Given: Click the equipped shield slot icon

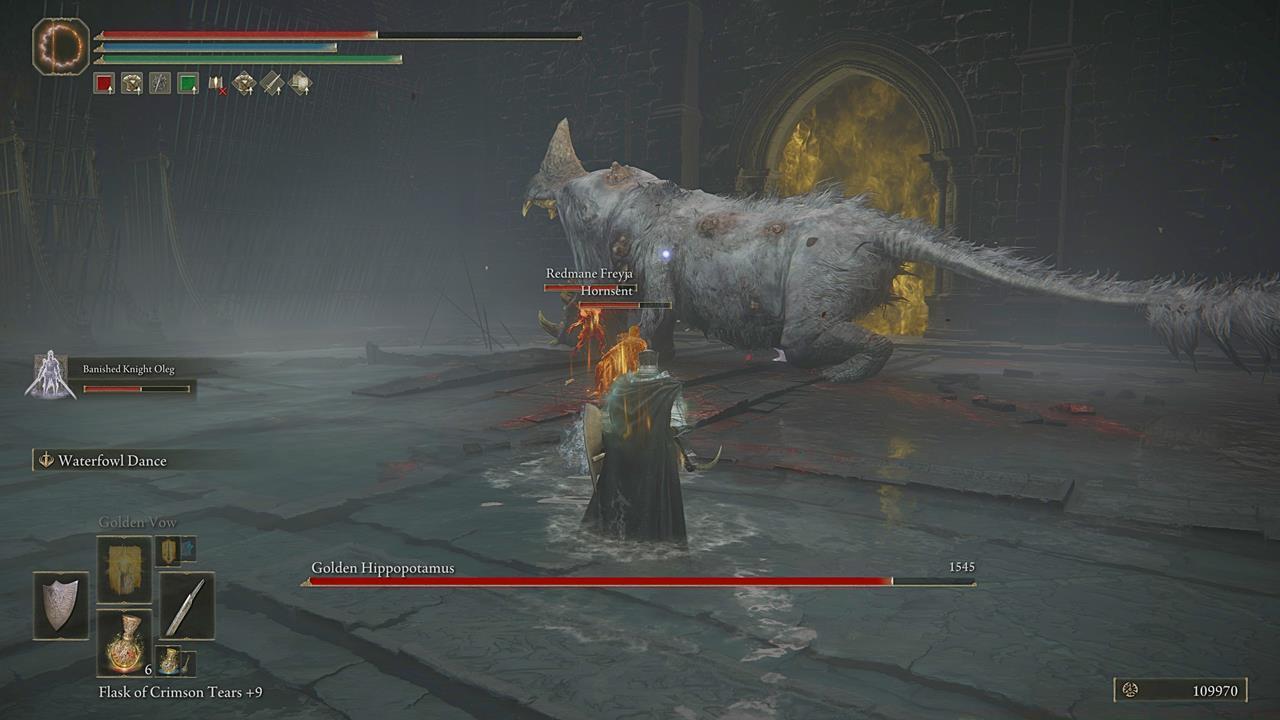Looking at the screenshot, I should (x=61, y=606).
